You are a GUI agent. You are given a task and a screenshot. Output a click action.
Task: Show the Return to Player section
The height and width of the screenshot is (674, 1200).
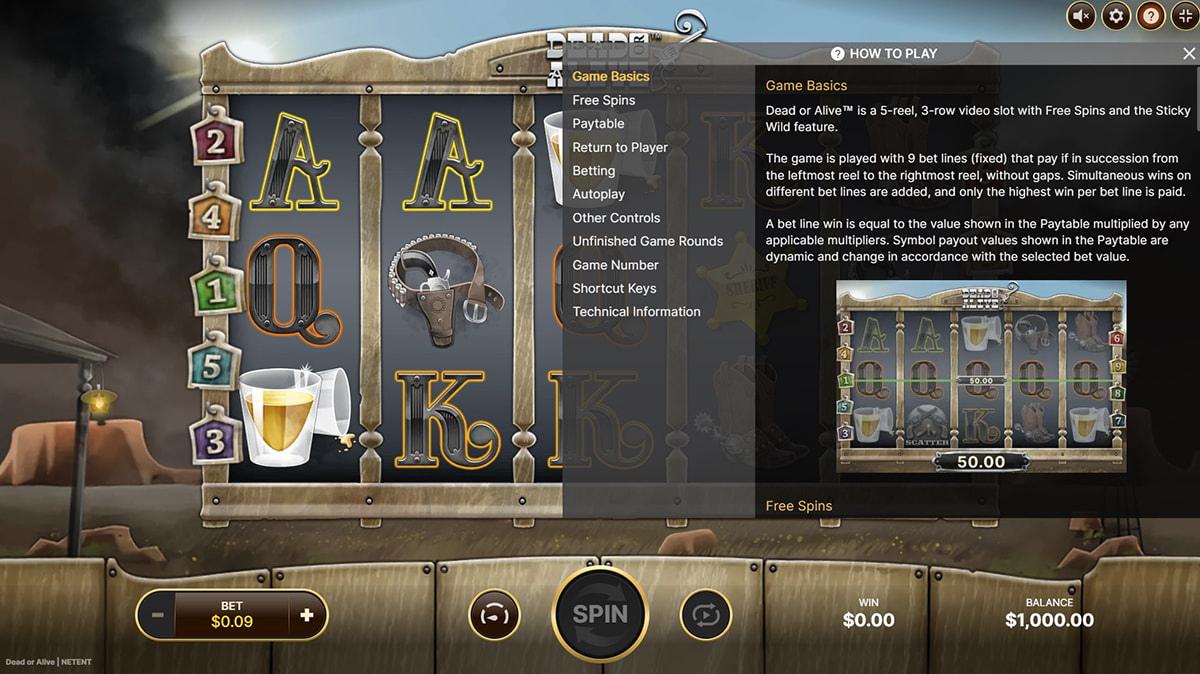click(x=620, y=147)
